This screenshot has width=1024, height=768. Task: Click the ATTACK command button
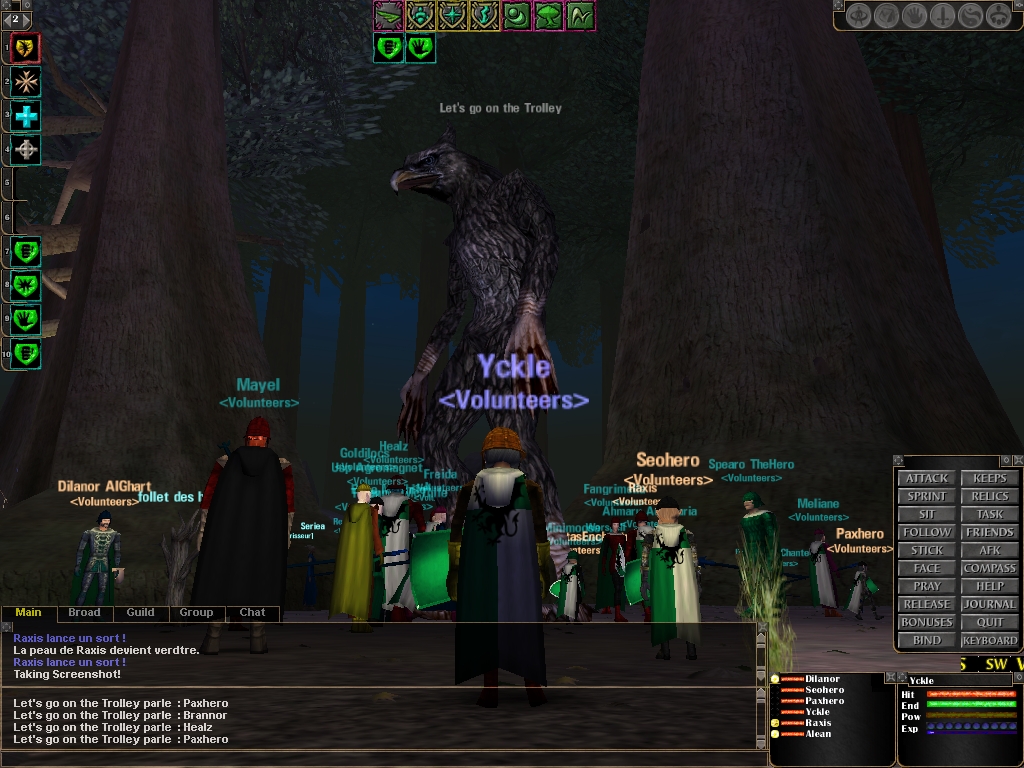pos(927,478)
